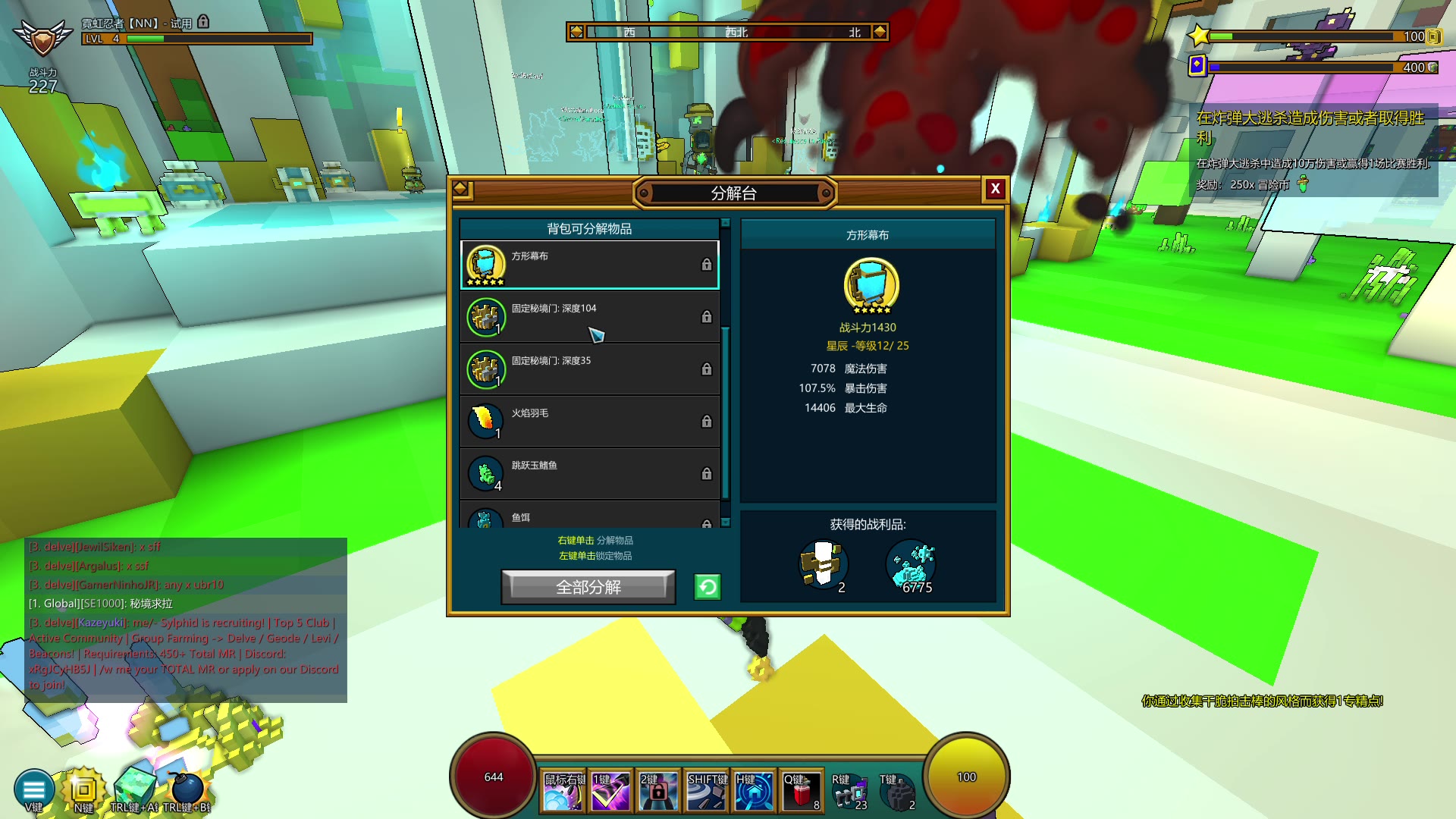Click the 2键 locked ability slot

pos(657,791)
